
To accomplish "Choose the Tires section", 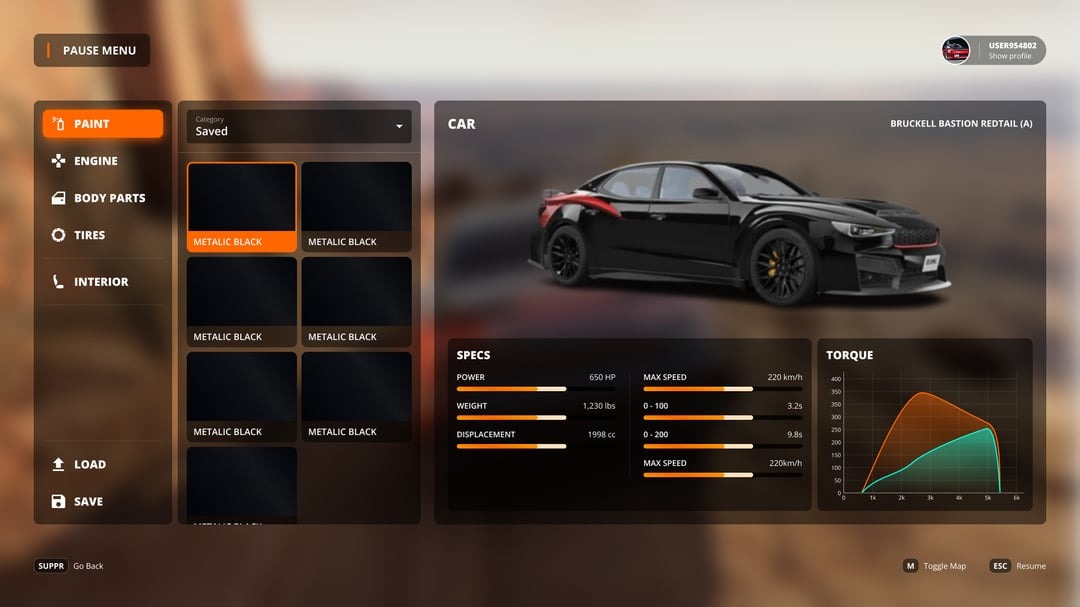I will (89, 235).
